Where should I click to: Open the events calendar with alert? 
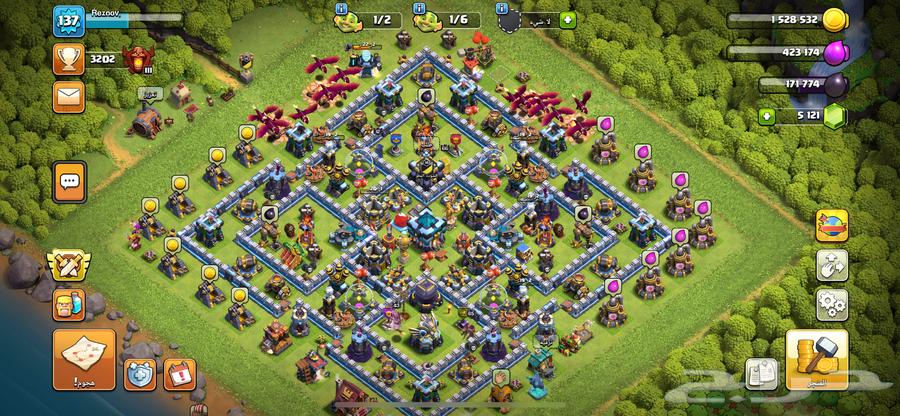(x=177, y=374)
